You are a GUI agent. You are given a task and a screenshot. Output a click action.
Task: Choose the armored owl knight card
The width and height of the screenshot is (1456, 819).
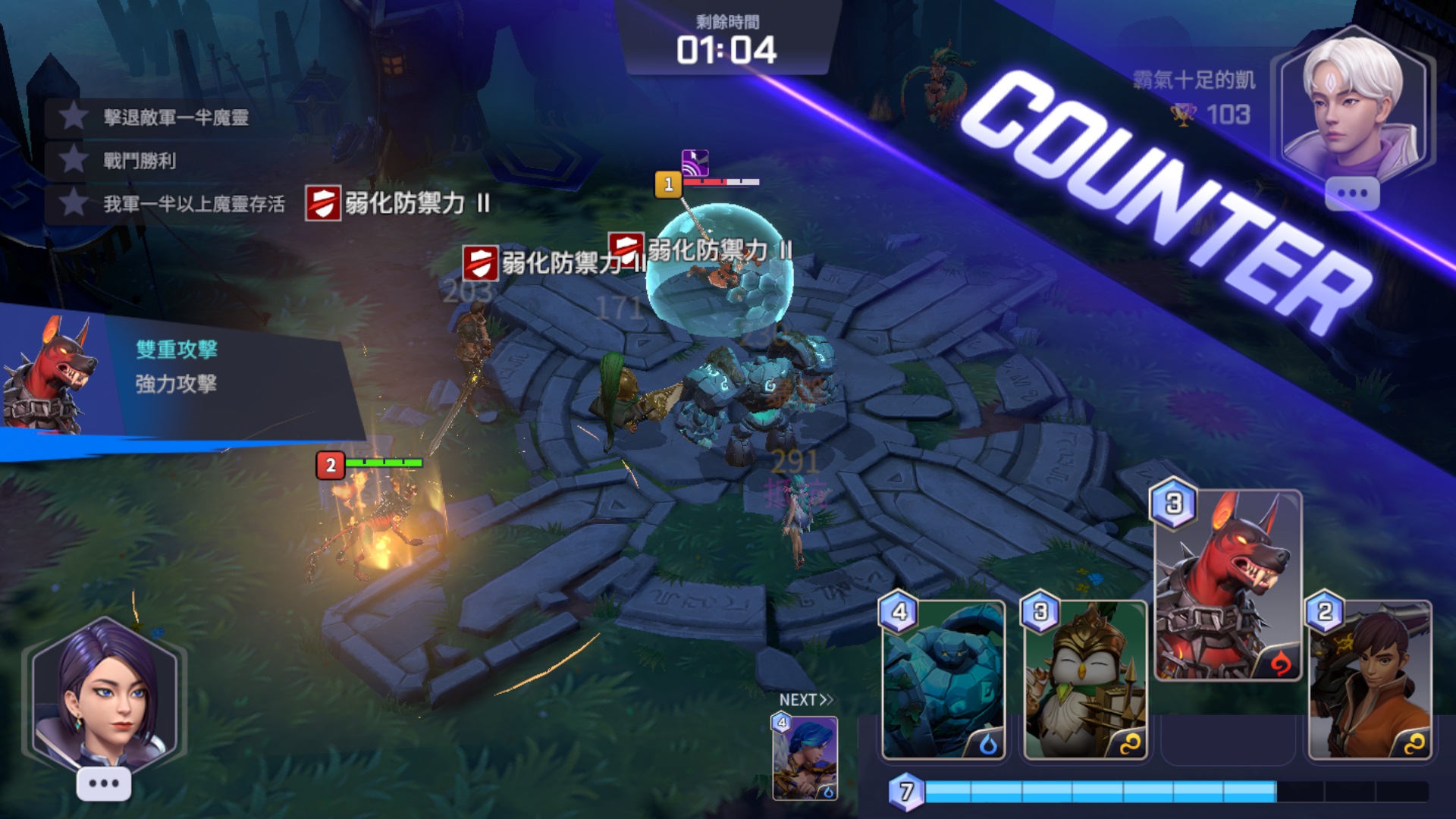(x=1084, y=680)
